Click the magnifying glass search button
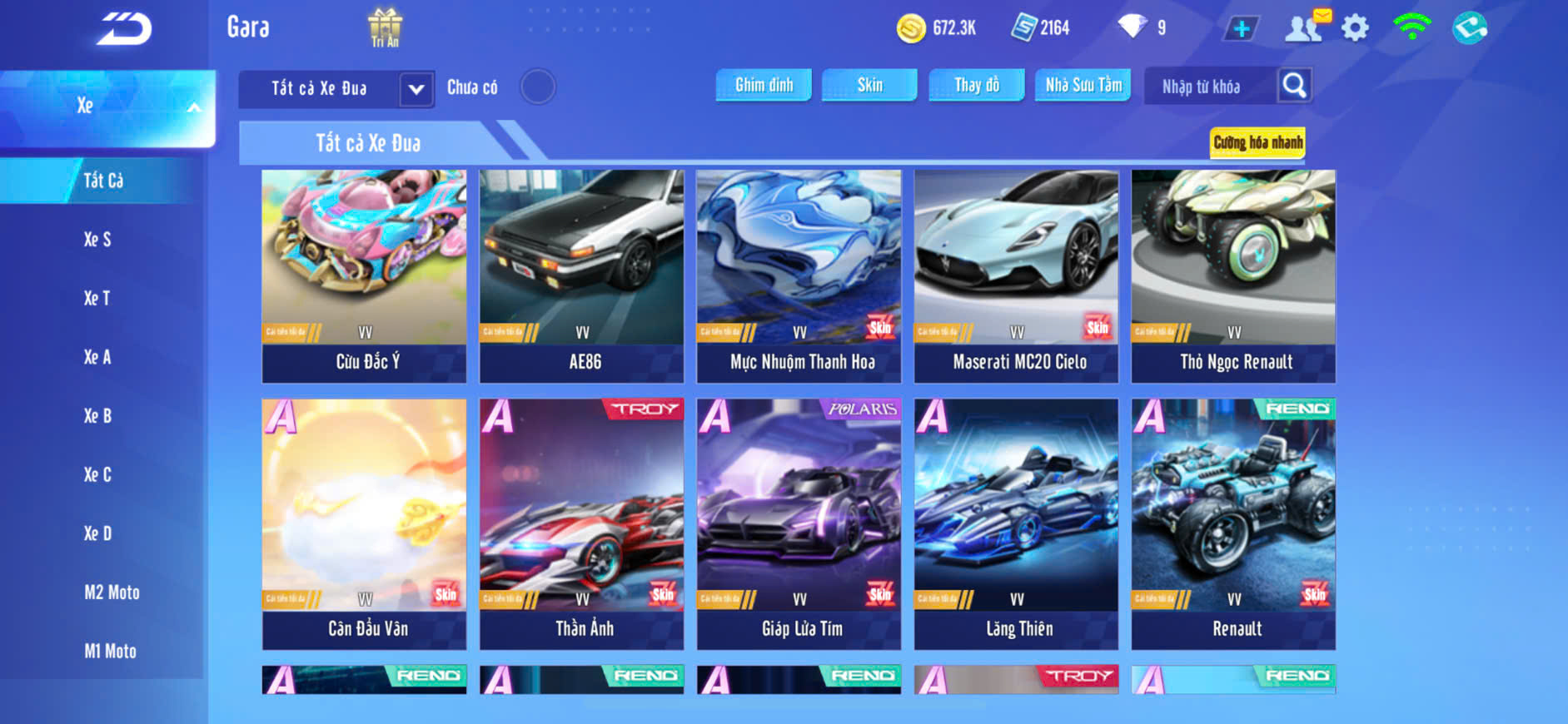Viewport: 1568px width, 724px height. tap(1294, 86)
